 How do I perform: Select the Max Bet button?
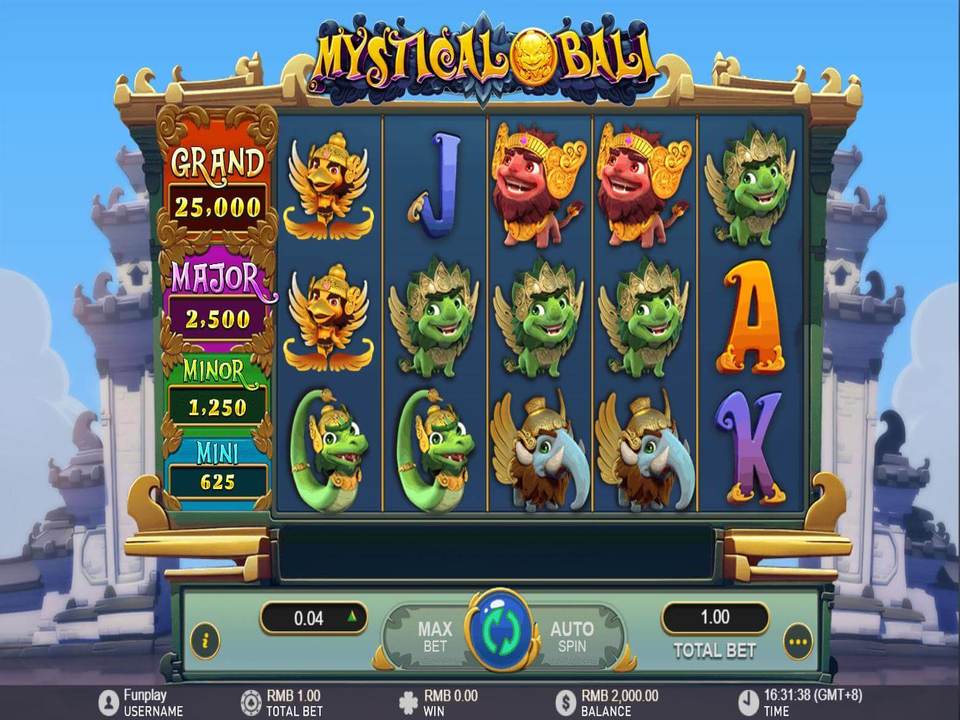click(x=434, y=636)
